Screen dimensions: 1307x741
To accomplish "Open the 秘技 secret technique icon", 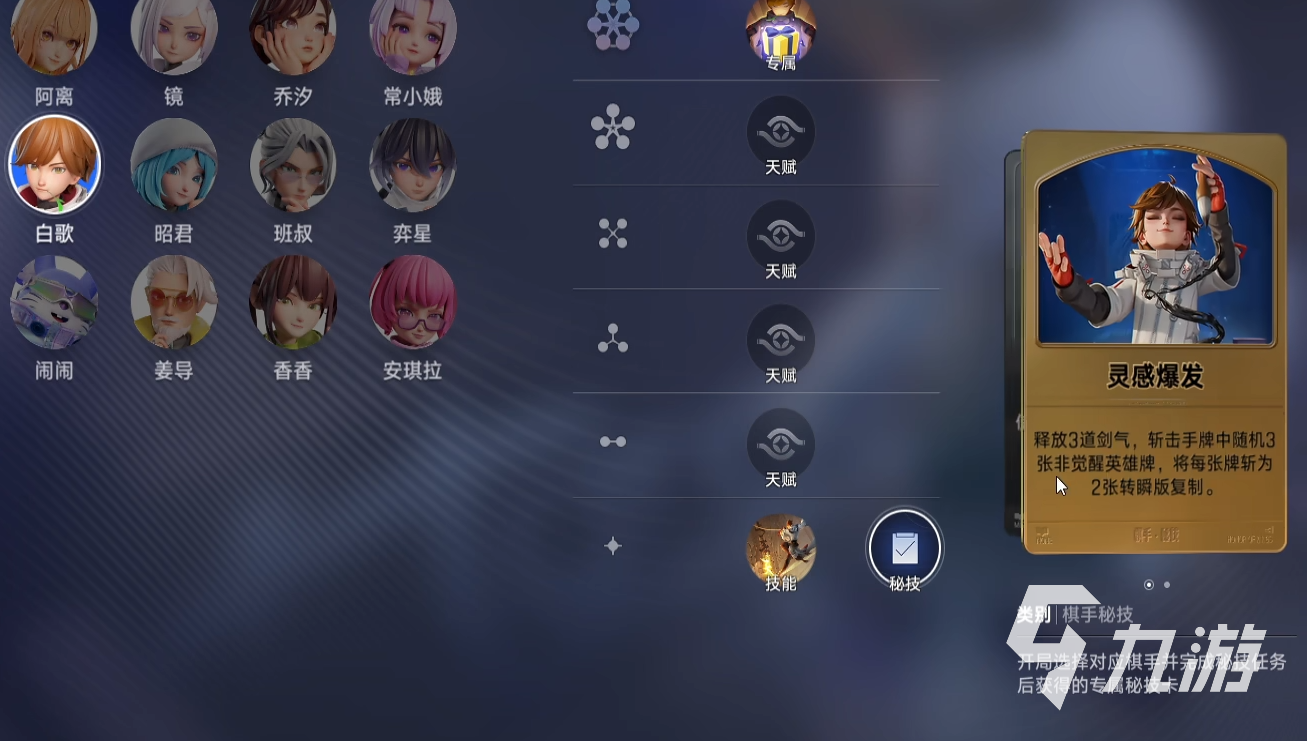I will (904, 549).
